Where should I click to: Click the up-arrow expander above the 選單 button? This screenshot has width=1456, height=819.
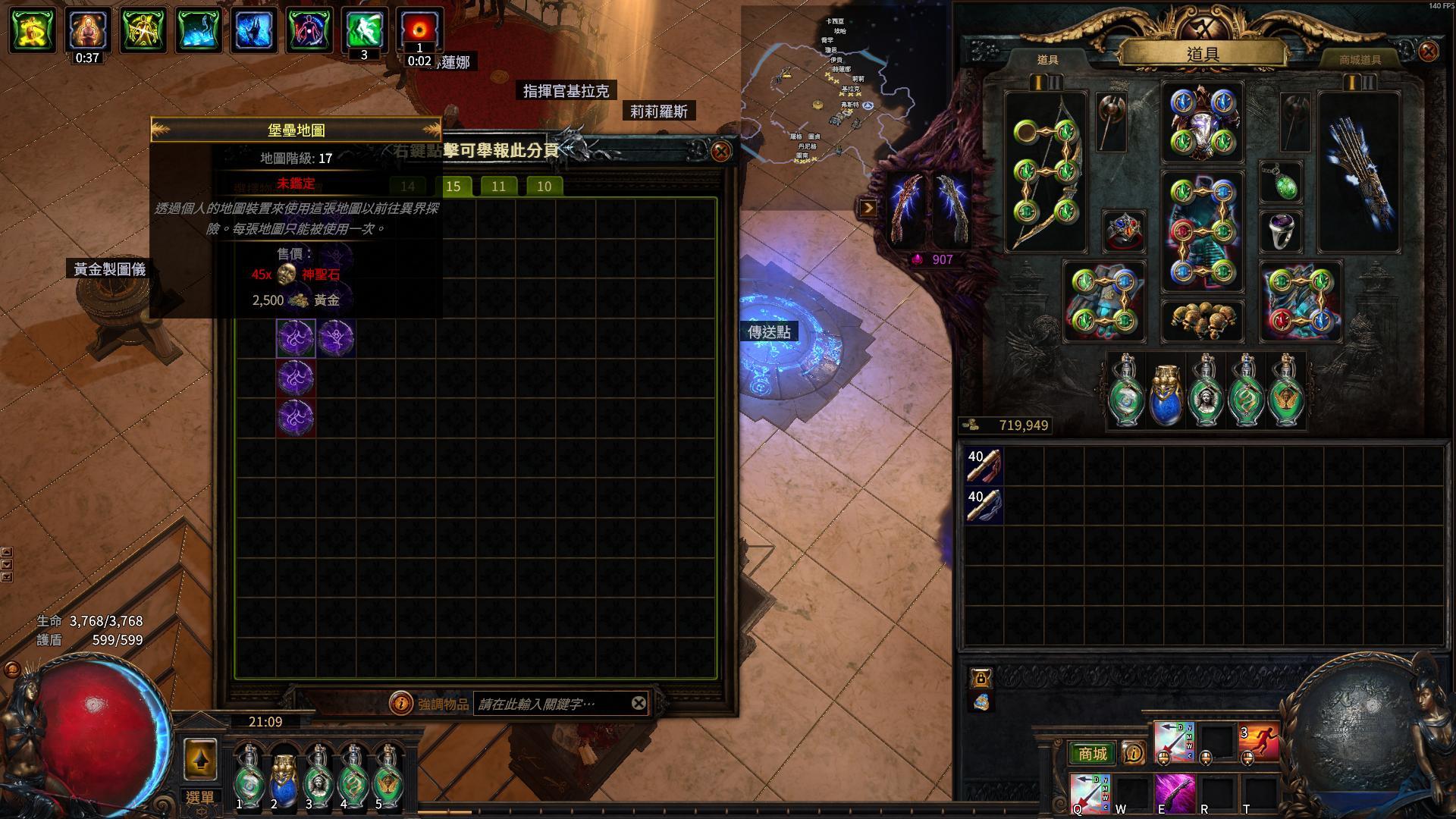point(201,759)
